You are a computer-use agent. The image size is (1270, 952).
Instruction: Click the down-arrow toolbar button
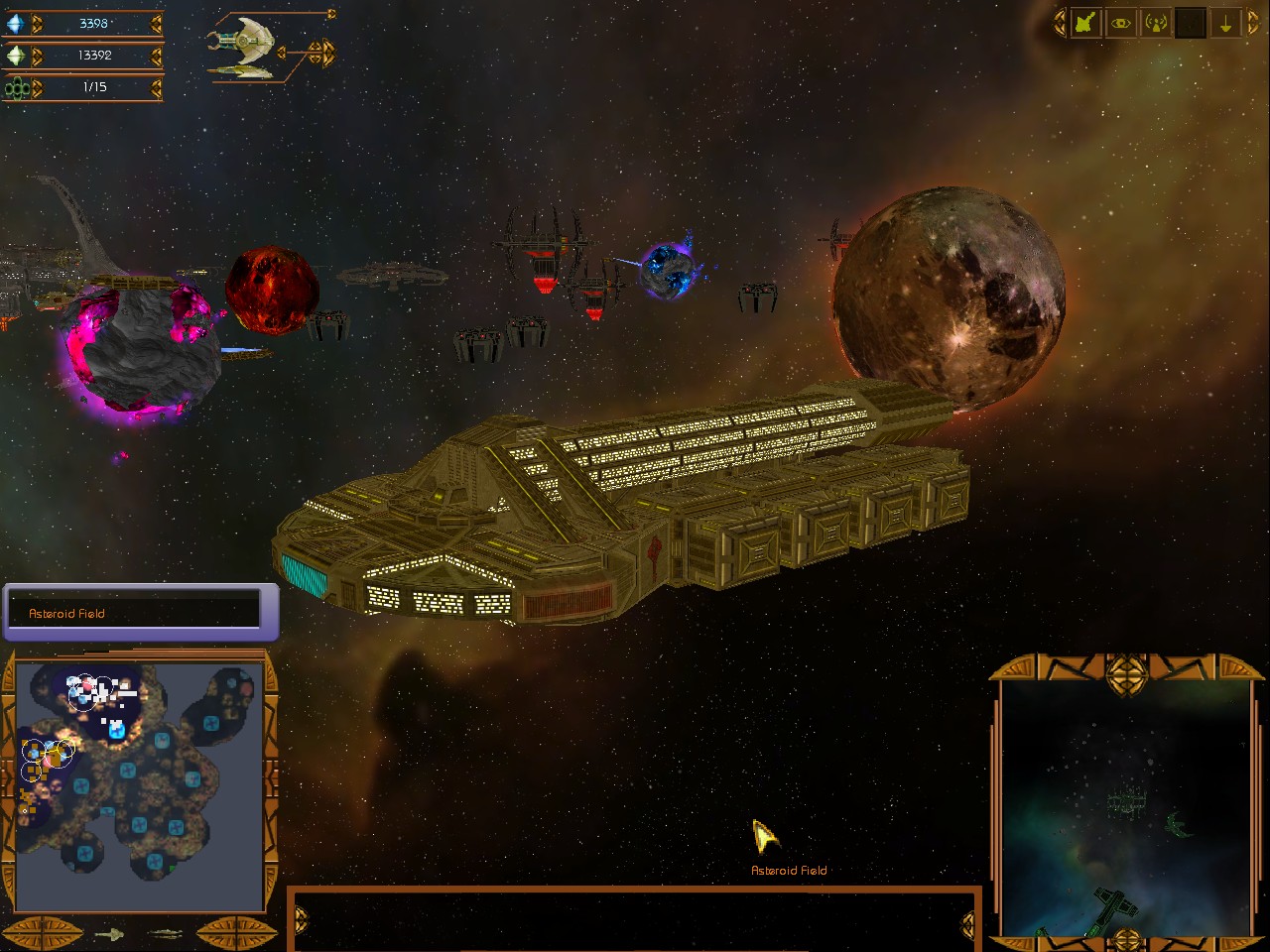[1225, 24]
